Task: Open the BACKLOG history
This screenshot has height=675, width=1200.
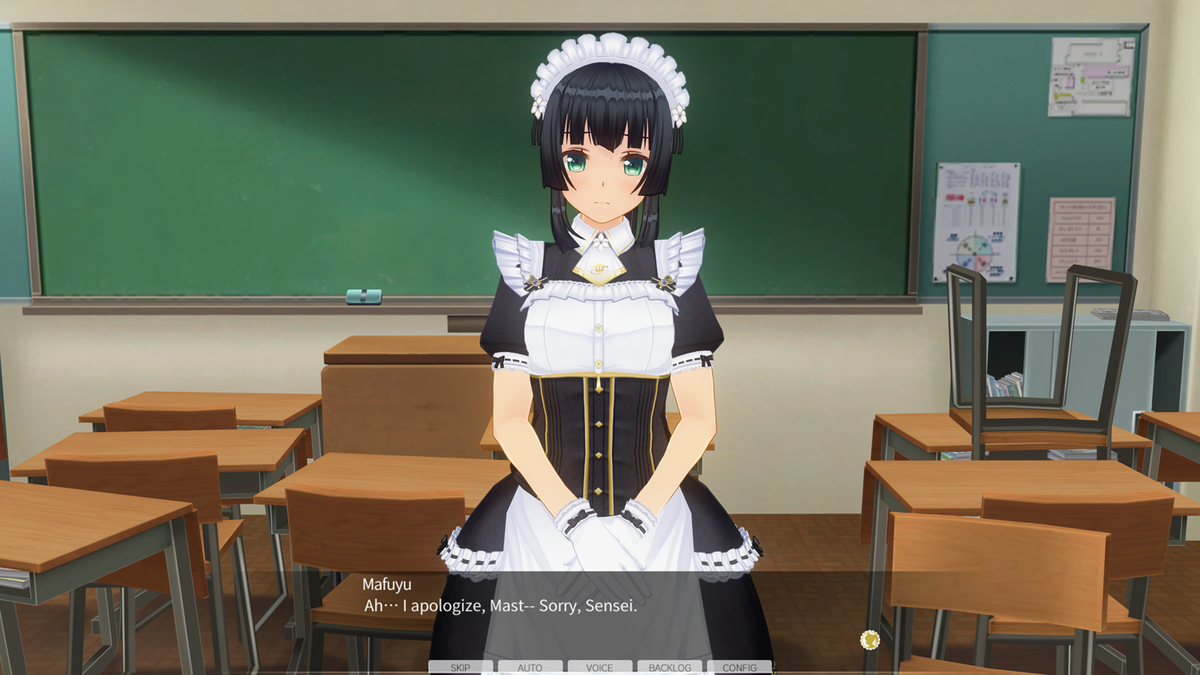Action: click(x=670, y=667)
